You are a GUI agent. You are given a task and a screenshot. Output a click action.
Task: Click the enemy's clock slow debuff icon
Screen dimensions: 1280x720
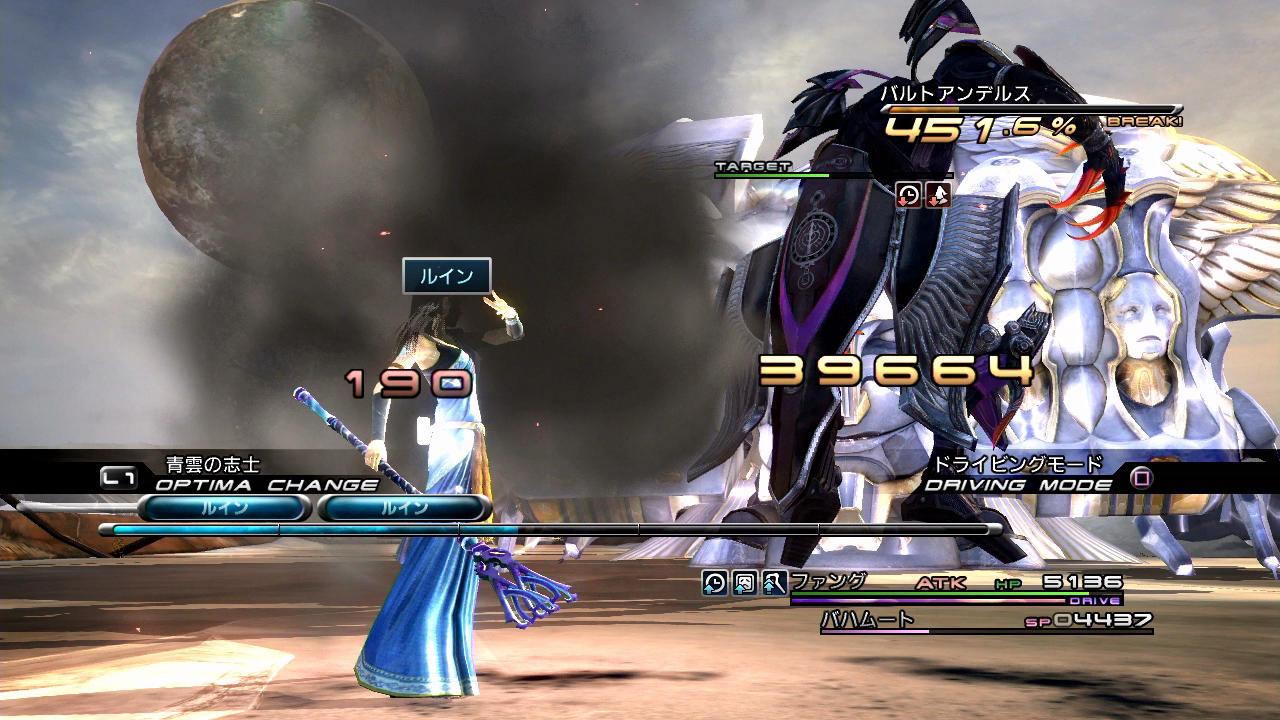click(908, 194)
